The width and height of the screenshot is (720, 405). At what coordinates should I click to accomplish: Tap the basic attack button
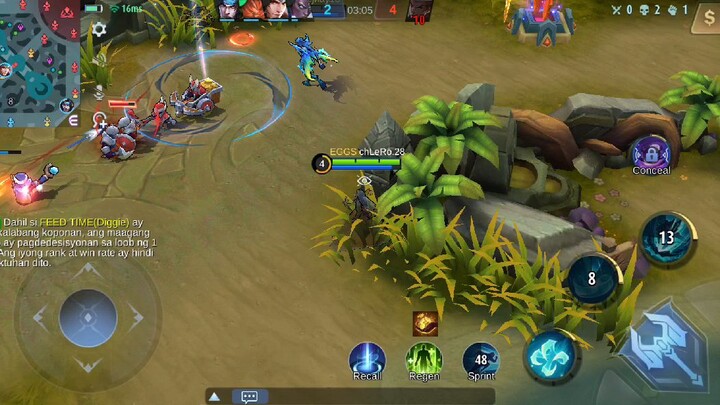664,345
